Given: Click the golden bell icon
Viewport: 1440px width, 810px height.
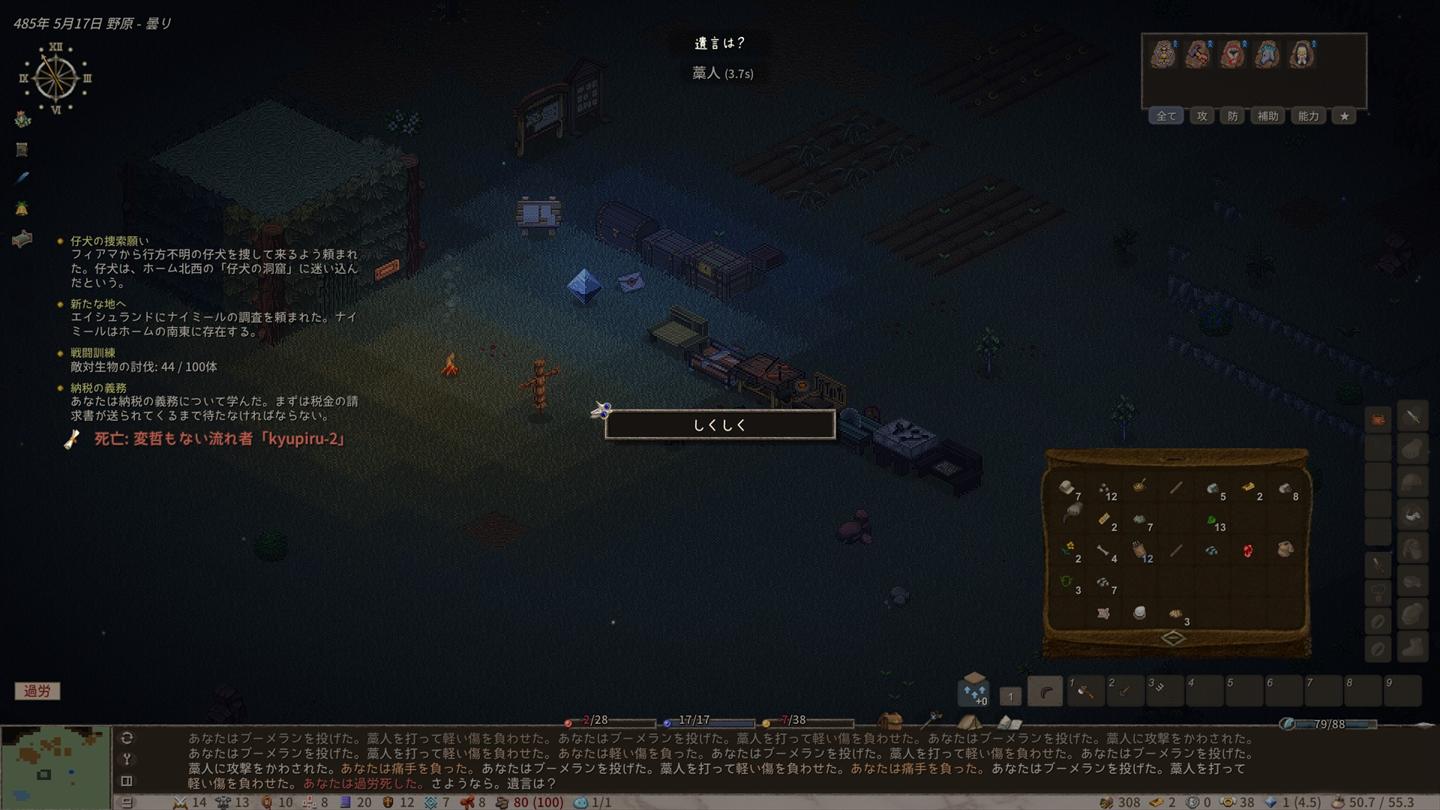Looking at the screenshot, I should tap(22, 208).
